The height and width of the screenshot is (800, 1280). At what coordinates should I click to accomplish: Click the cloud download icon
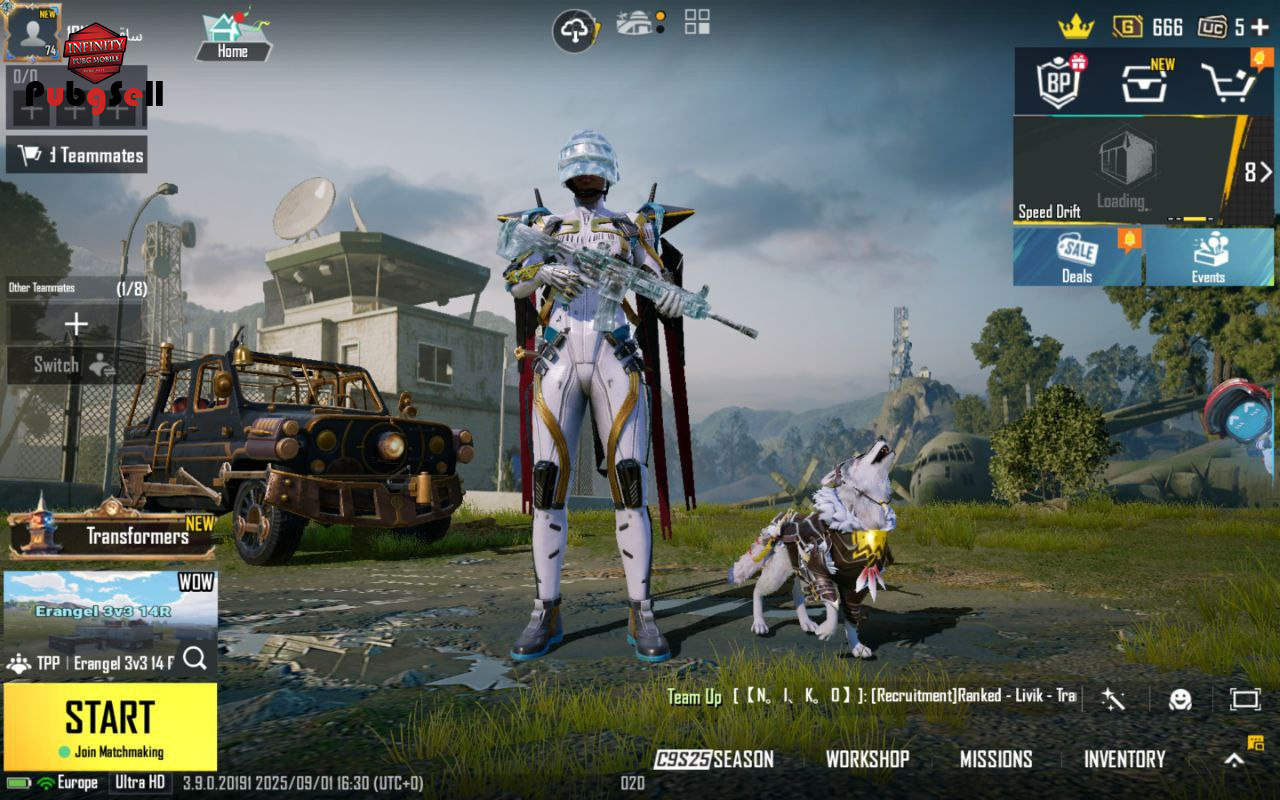(575, 31)
